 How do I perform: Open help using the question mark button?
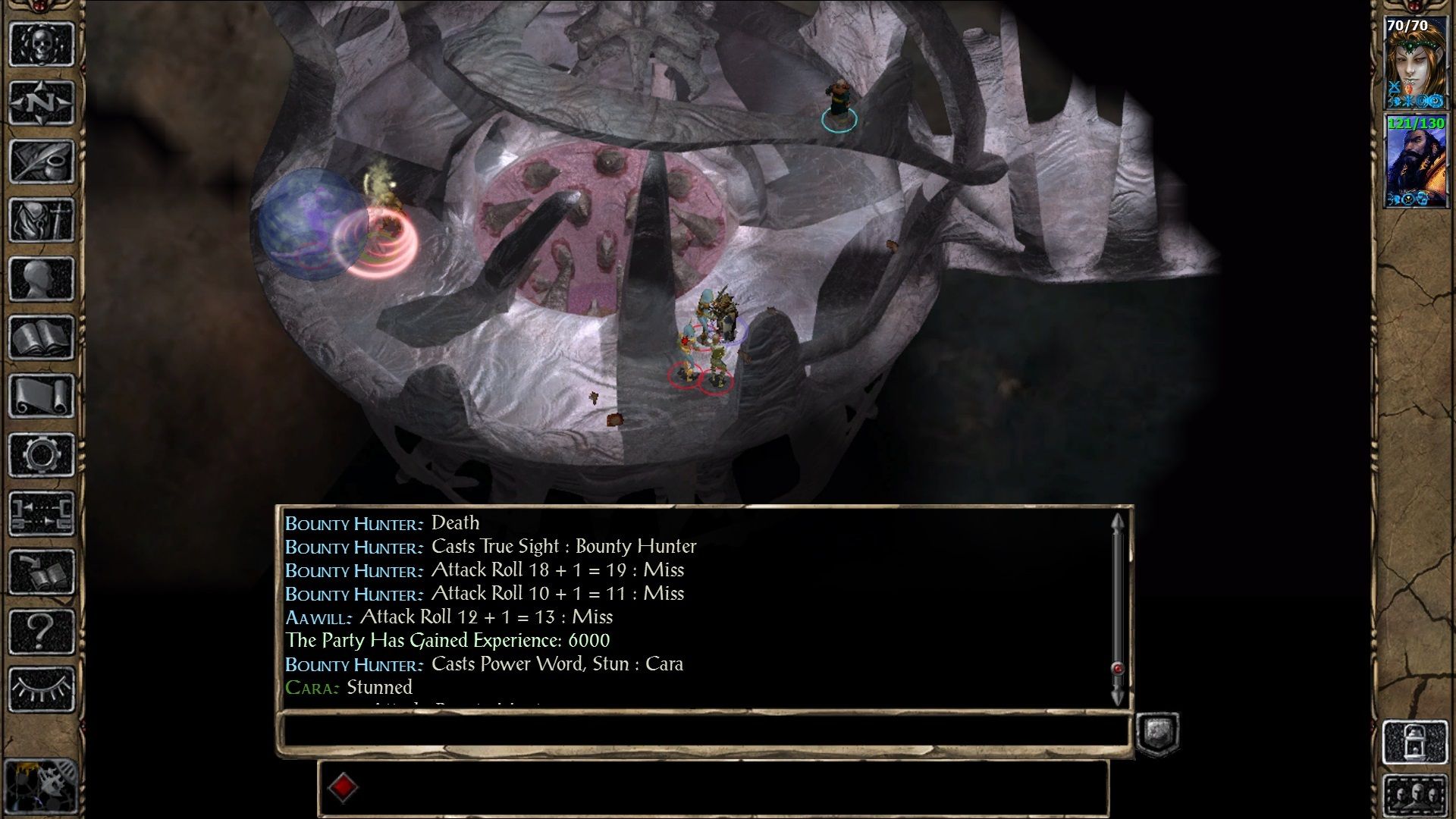tap(42, 631)
